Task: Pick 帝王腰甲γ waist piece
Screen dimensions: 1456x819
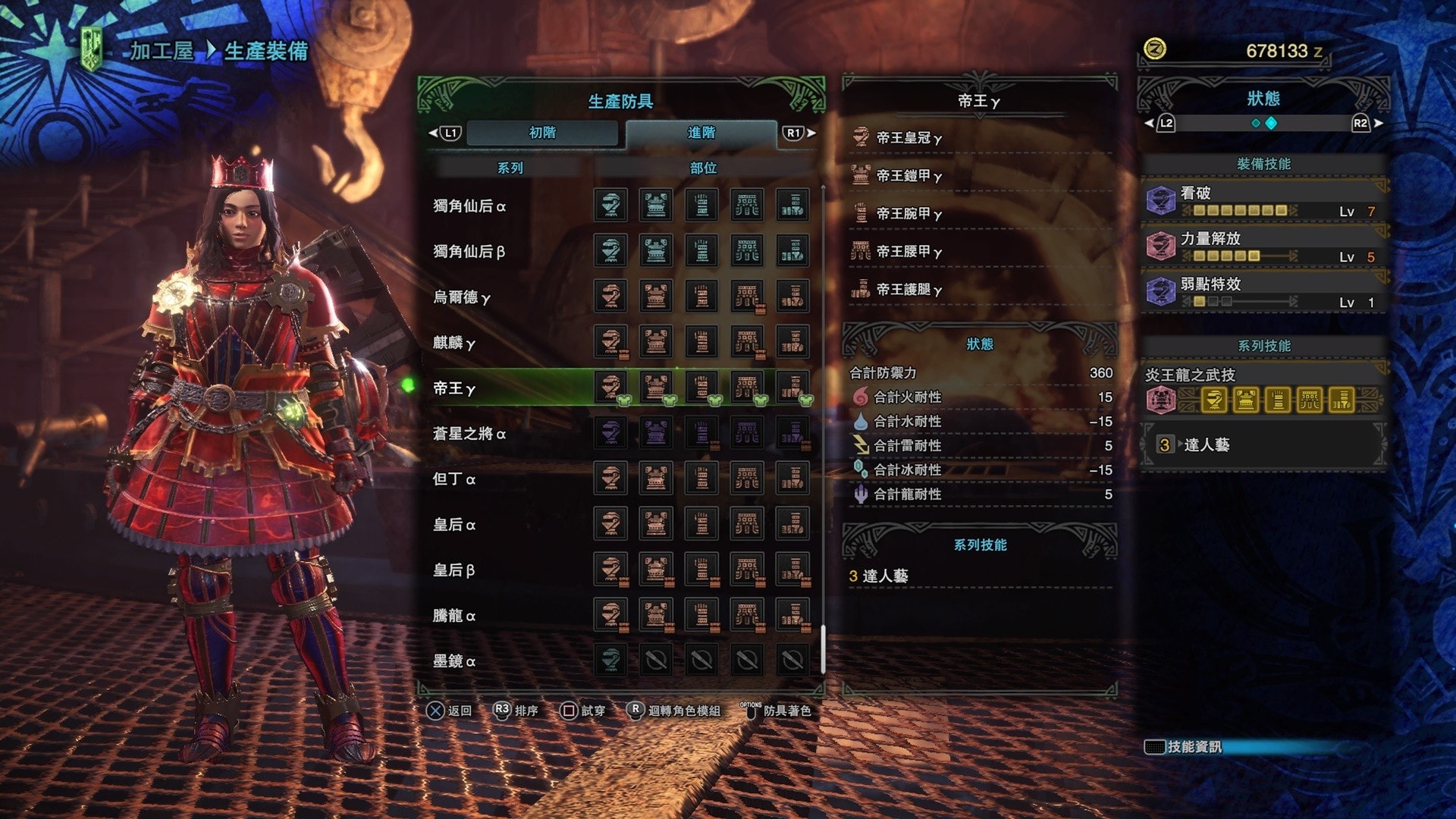Action: click(908, 252)
